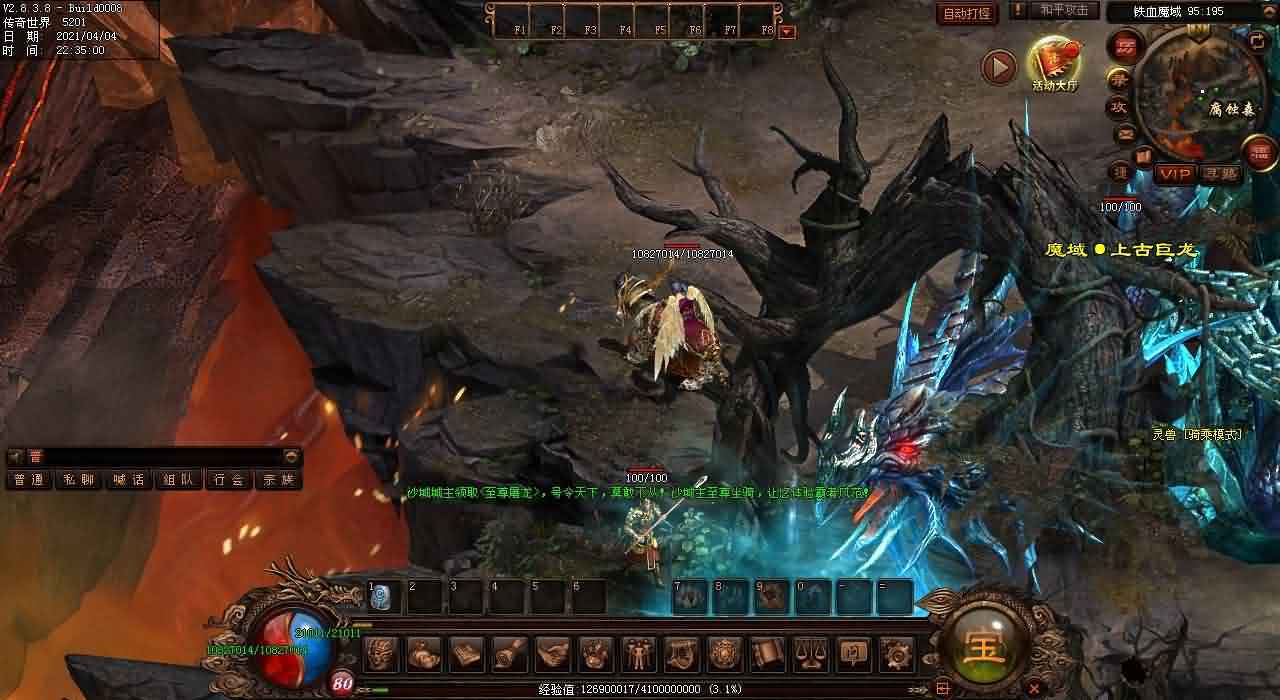
Task: Toggle the 自动打怪 auto-fight button
Action: click(x=967, y=13)
